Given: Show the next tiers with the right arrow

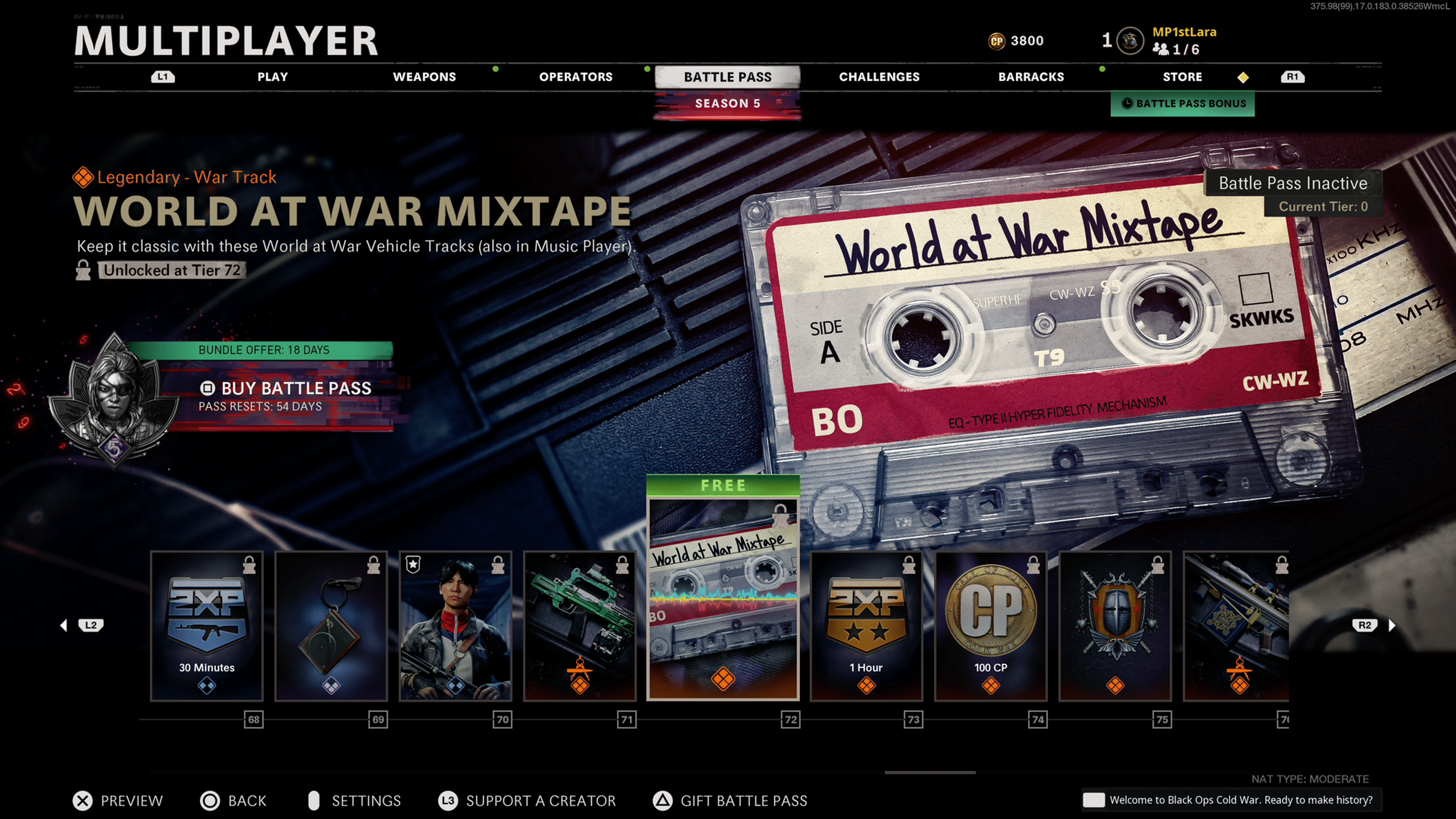Looking at the screenshot, I should click(1392, 625).
